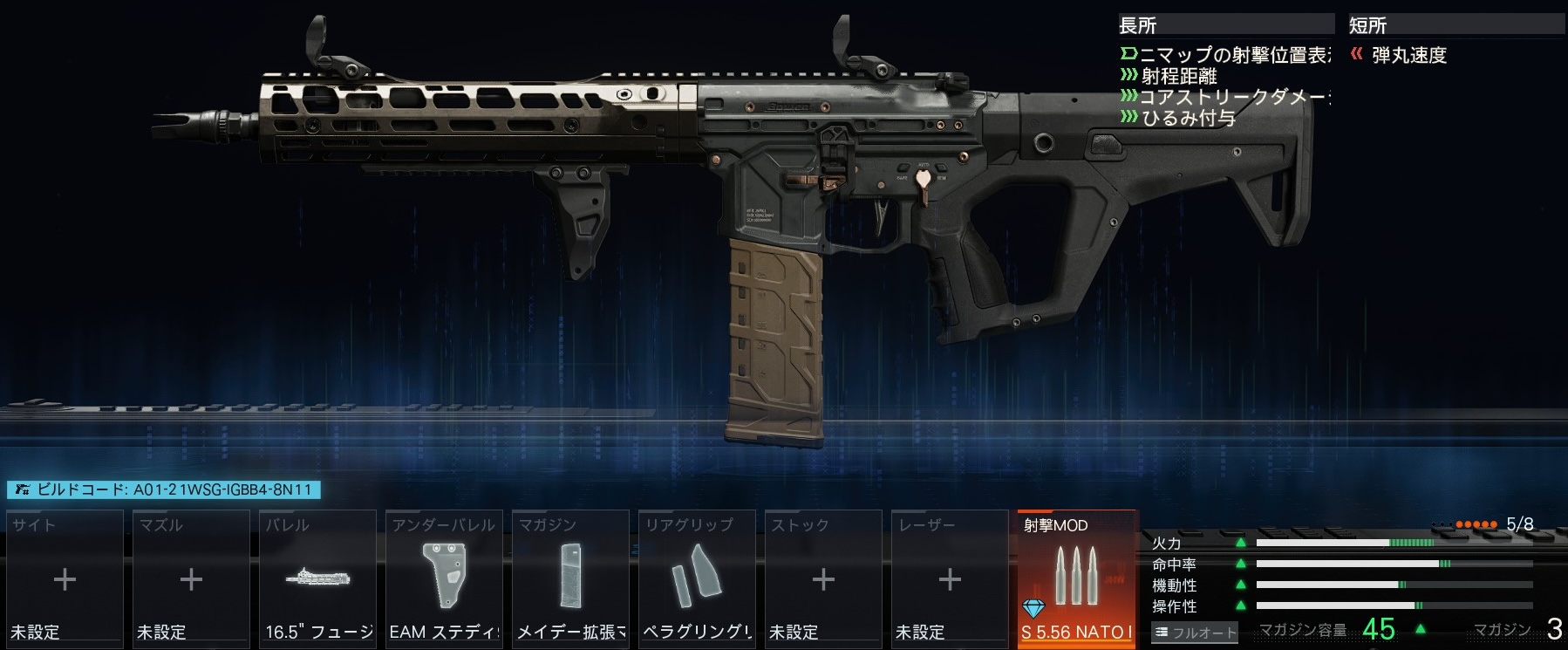Select the 射撃MOD 5.56 NATO slot
This screenshot has height=650, width=1568.
tap(1077, 579)
